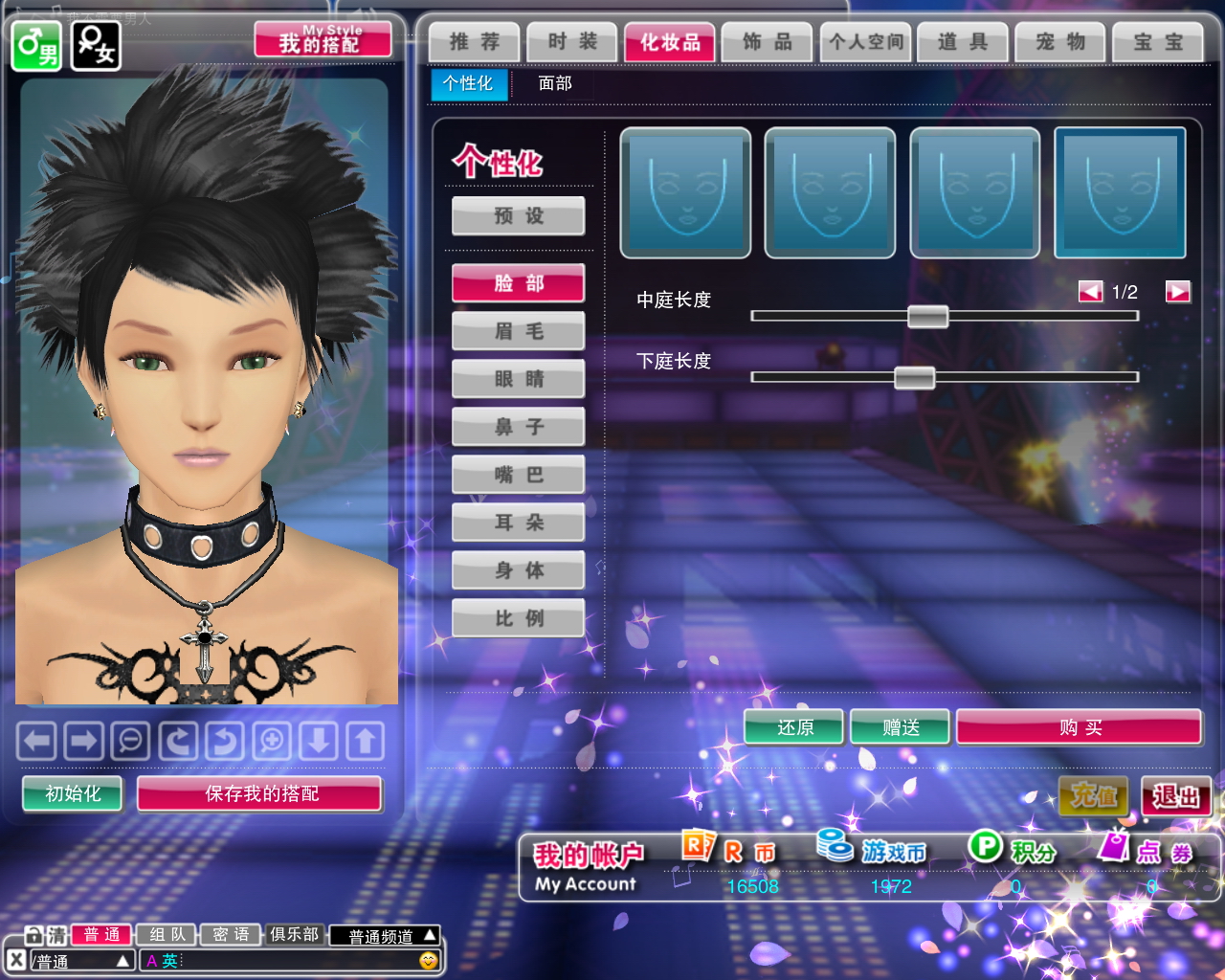Select the 鼻子 nose category
The width and height of the screenshot is (1225, 980).
pyautogui.click(x=519, y=427)
